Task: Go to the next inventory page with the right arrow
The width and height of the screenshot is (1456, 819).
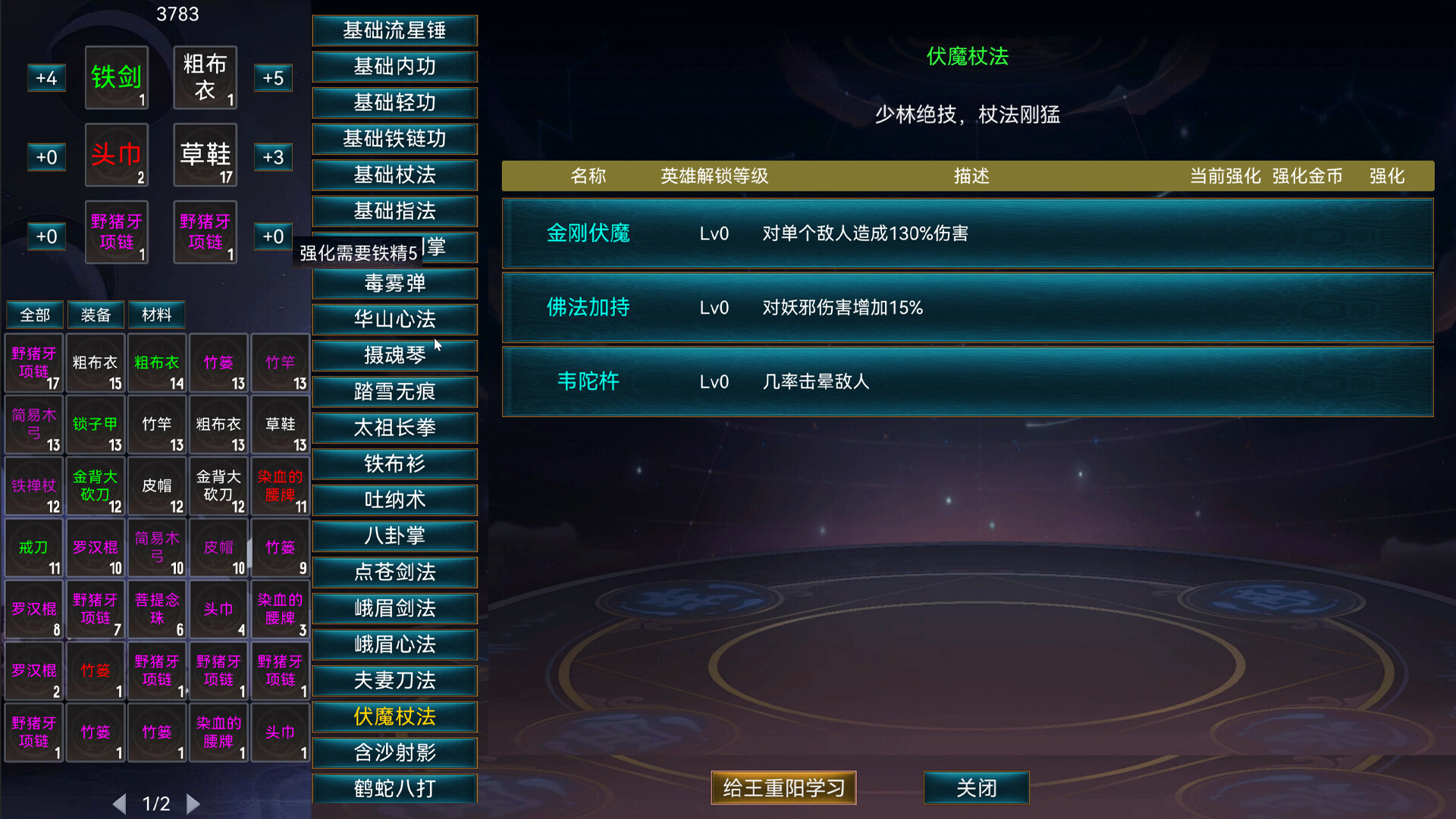Action: coord(193,803)
